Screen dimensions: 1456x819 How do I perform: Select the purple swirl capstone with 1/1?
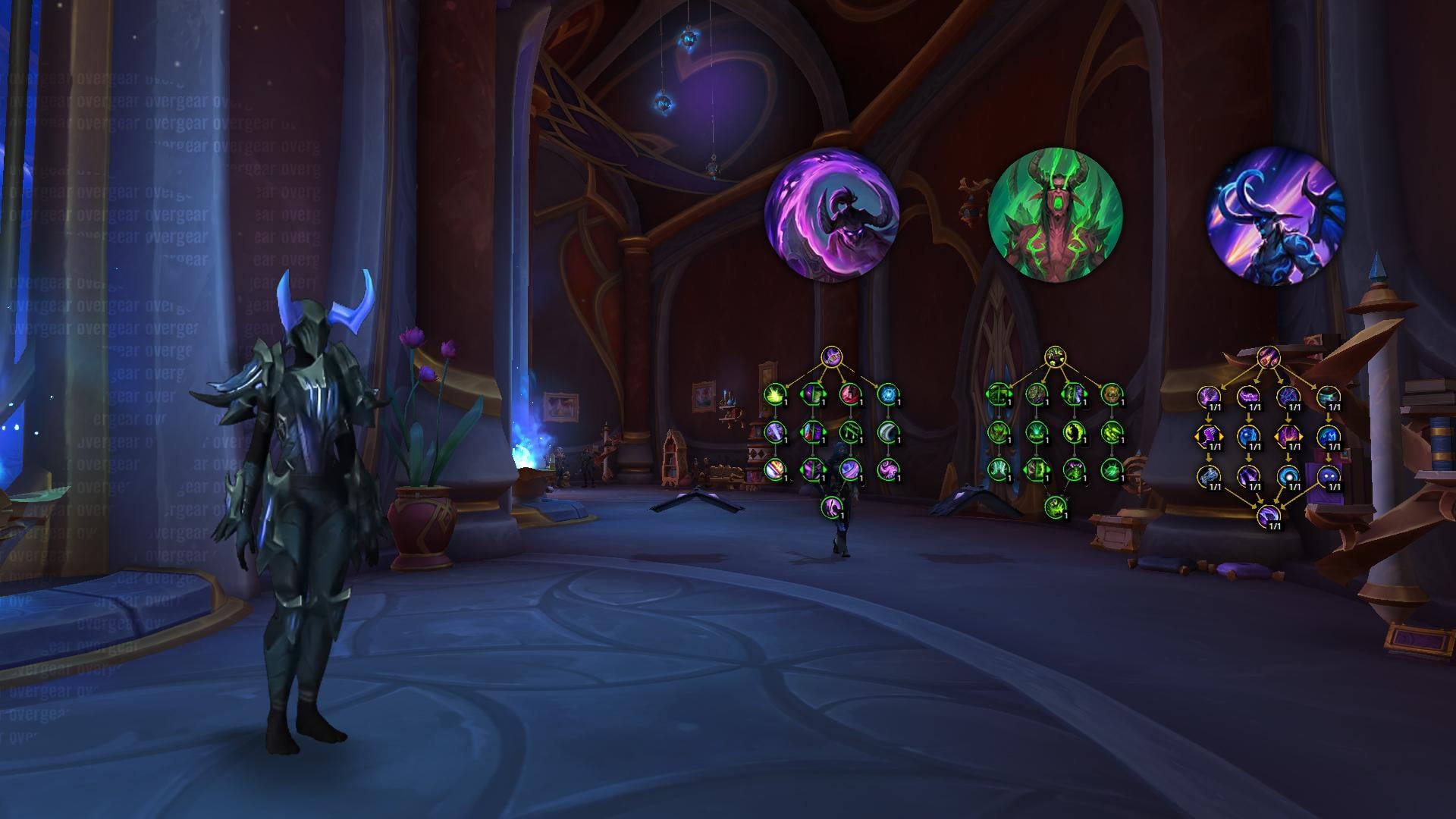(x=1268, y=516)
